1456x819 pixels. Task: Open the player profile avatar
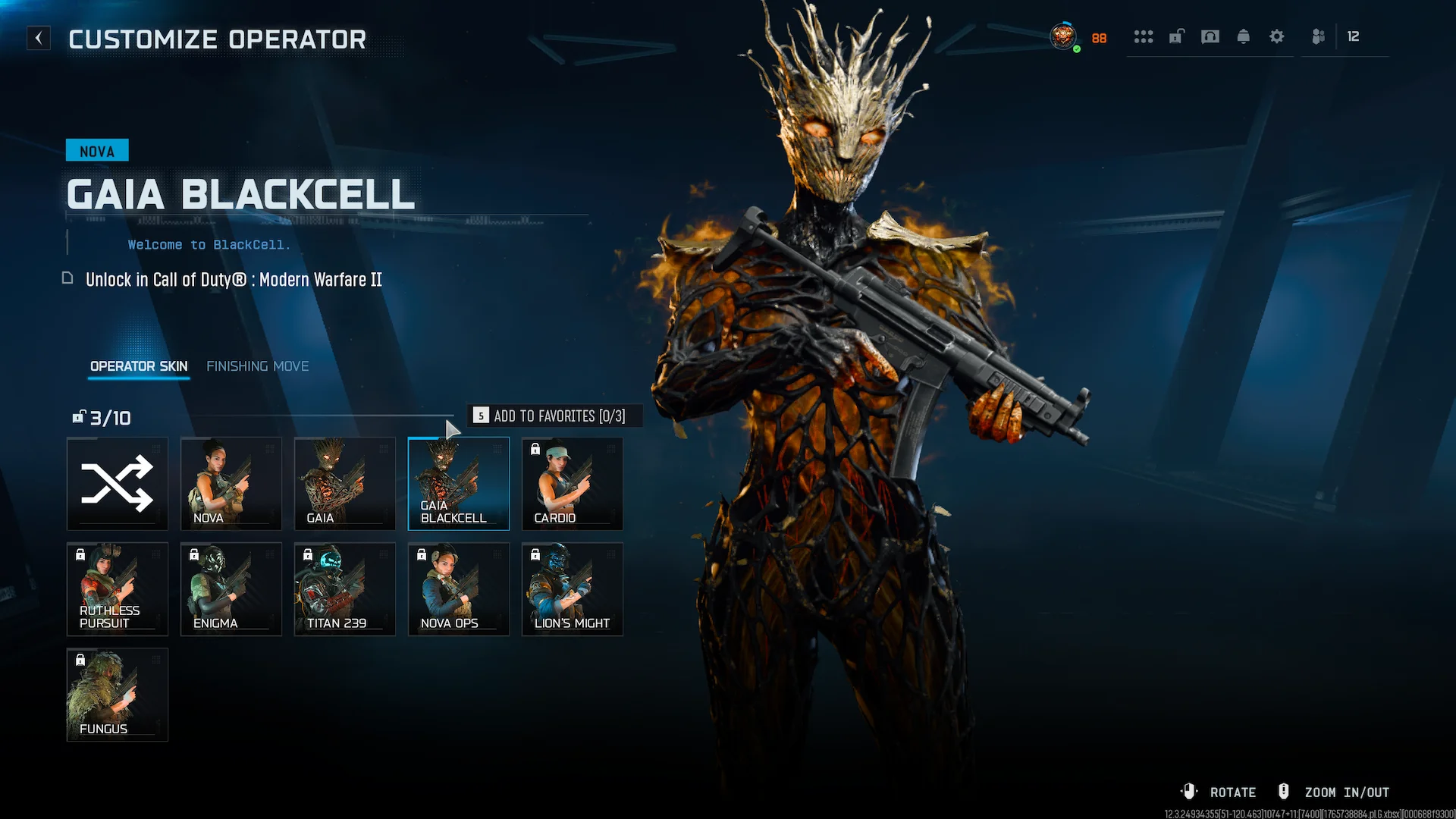point(1063,36)
